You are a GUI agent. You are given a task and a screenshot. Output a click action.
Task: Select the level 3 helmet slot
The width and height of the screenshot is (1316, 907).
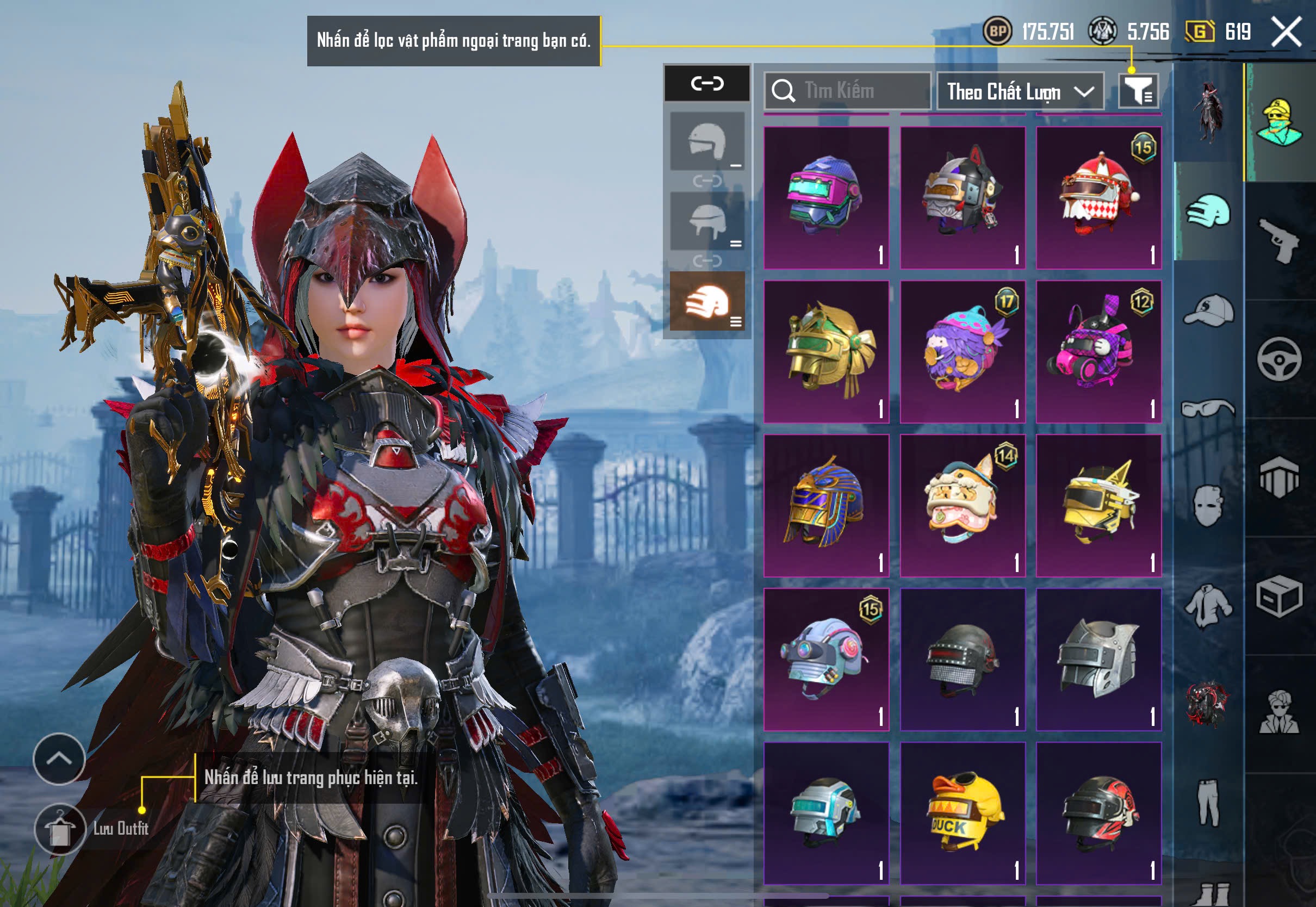click(707, 301)
